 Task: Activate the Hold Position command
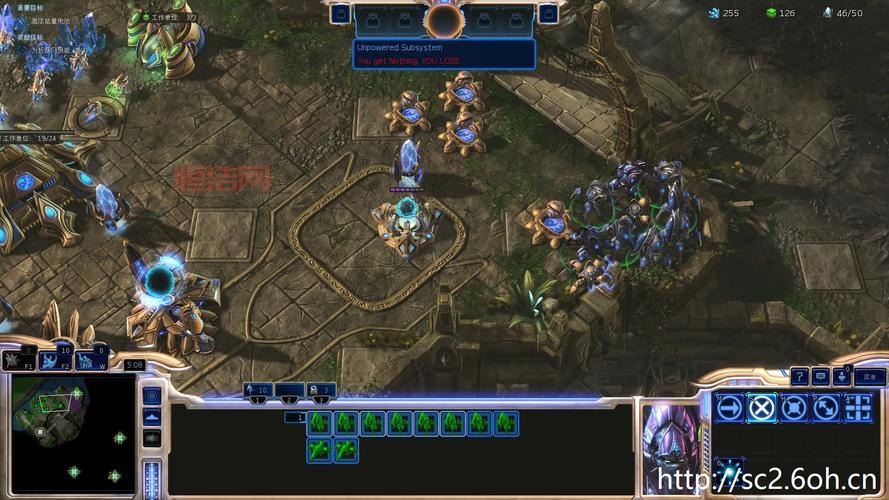794,407
